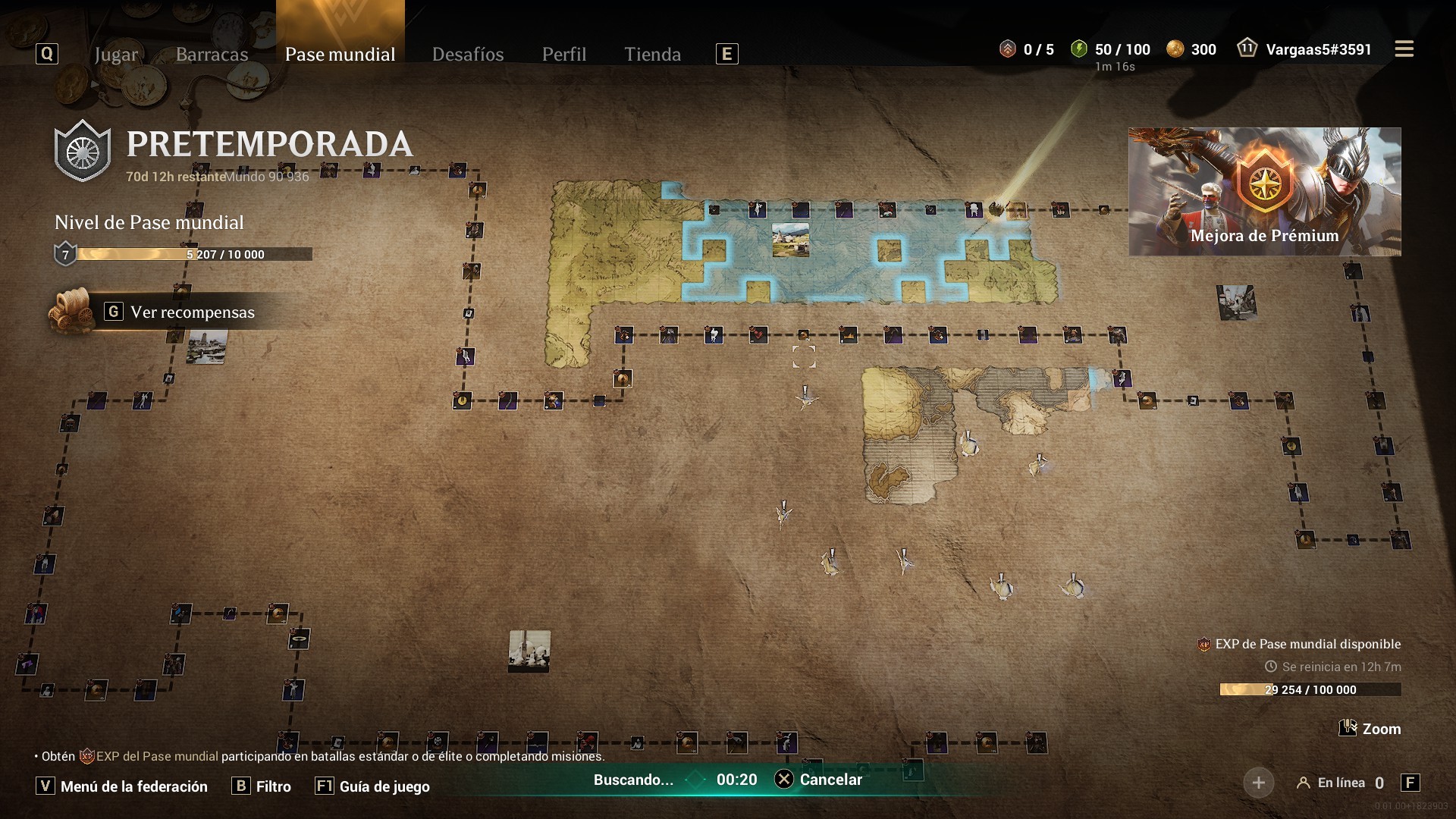
Task: Open the En línea friends list
Action: [1341, 783]
